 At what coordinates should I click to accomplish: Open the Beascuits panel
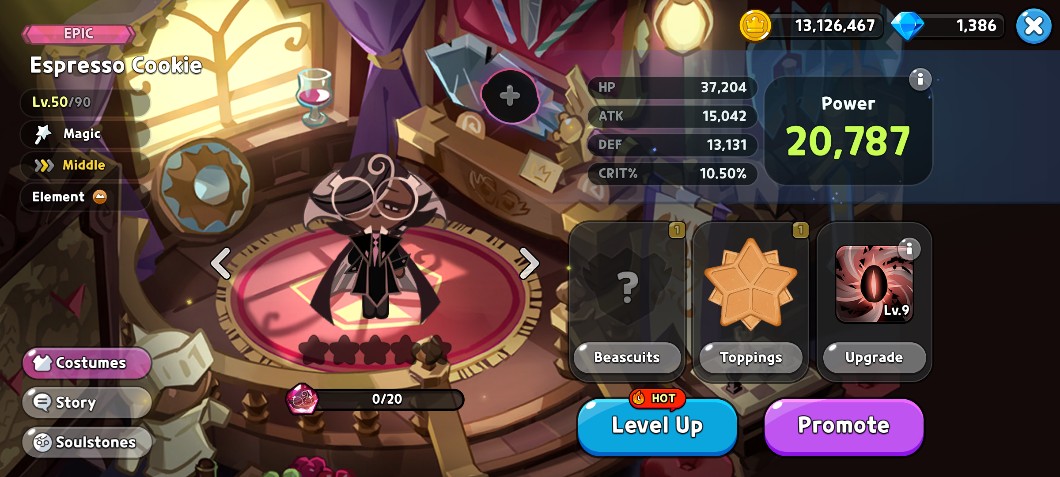(x=627, y=357)
